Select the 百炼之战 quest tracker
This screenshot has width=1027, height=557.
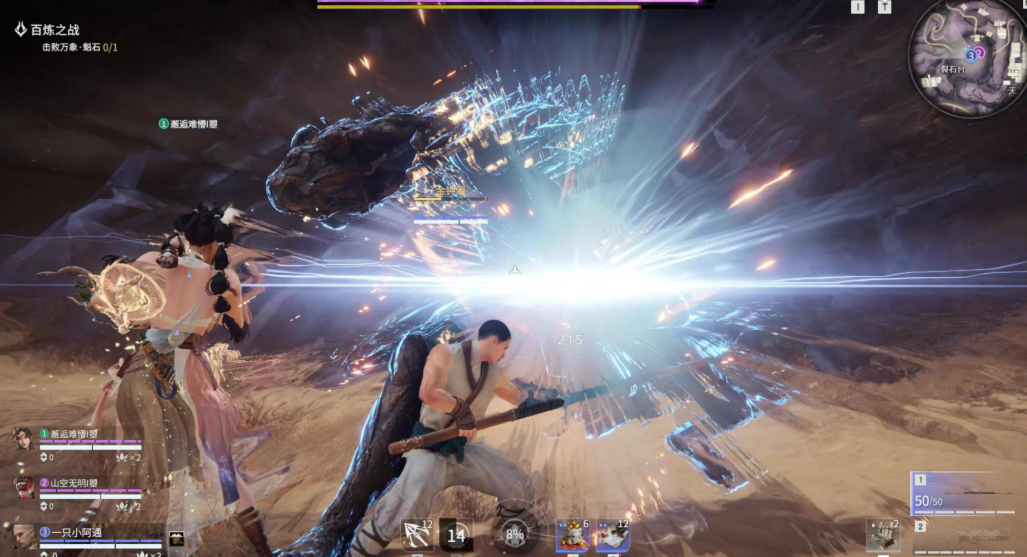coord(54,30)
